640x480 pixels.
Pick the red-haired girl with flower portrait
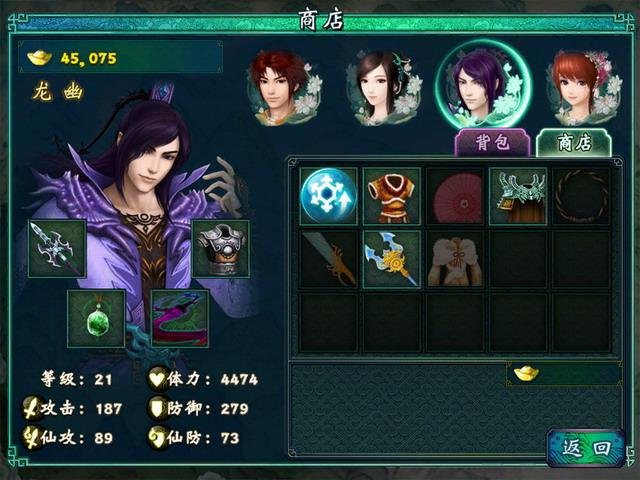(x=582, y=87)
